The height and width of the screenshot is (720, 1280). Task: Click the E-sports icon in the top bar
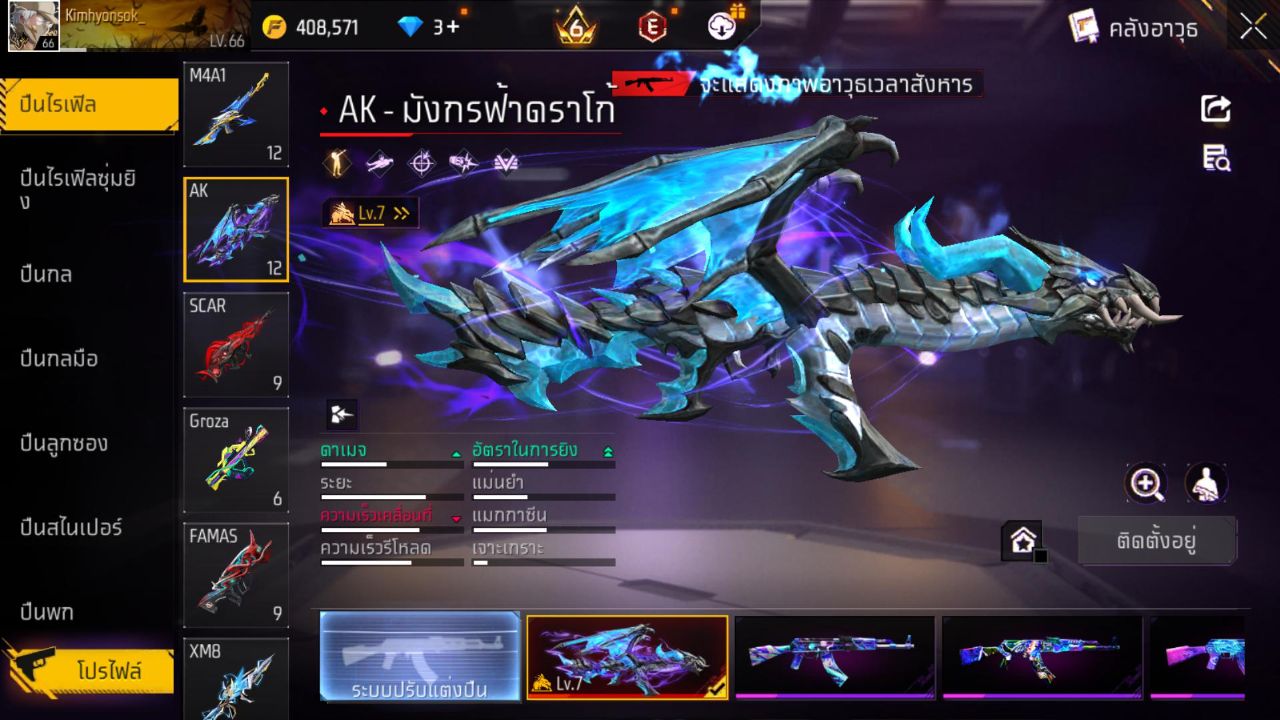652,27
